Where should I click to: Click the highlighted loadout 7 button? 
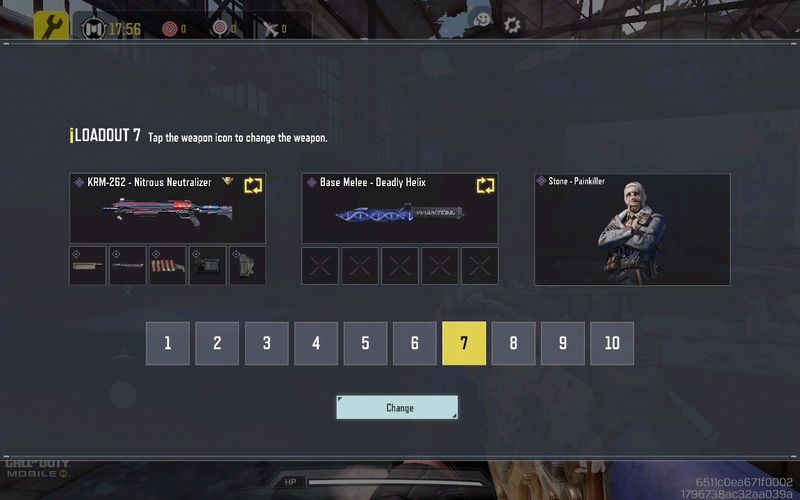pos(464,343)
